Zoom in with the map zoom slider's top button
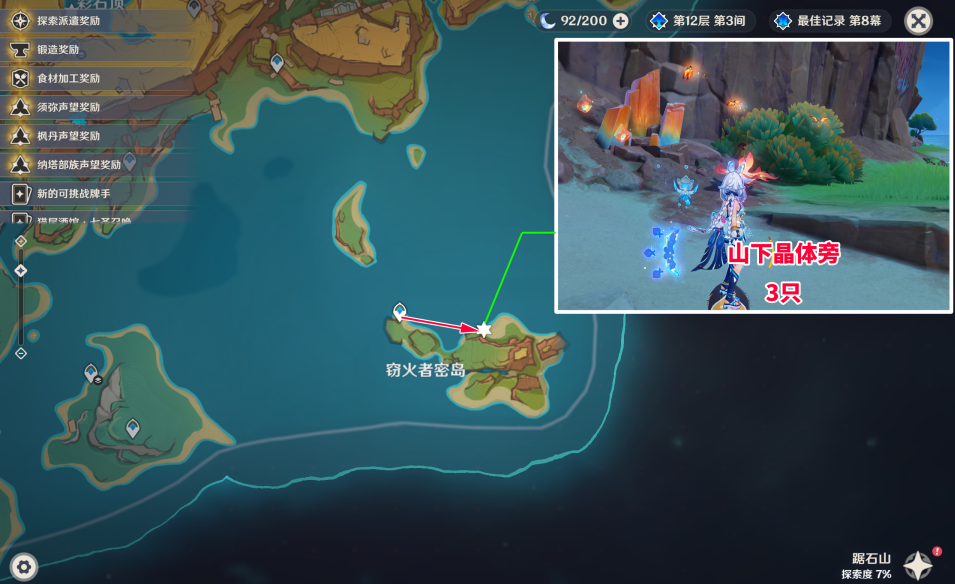Image resolution: width=955 pixels, height=584 pixels. (21, 241)
